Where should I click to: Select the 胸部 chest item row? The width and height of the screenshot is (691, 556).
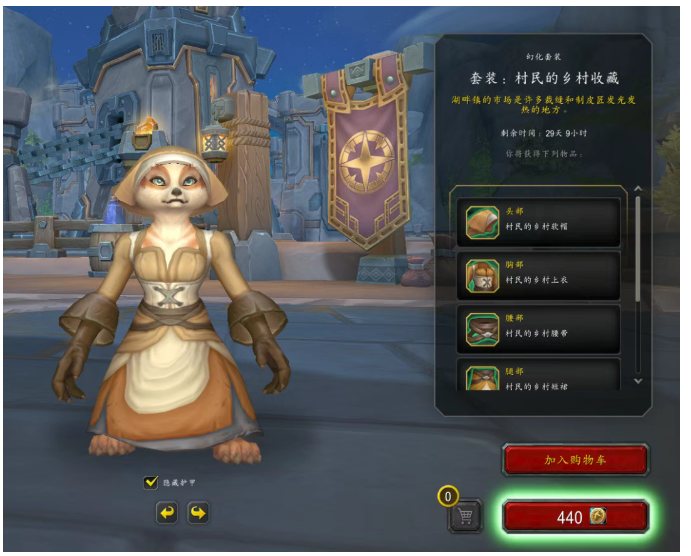click(540, 275)
